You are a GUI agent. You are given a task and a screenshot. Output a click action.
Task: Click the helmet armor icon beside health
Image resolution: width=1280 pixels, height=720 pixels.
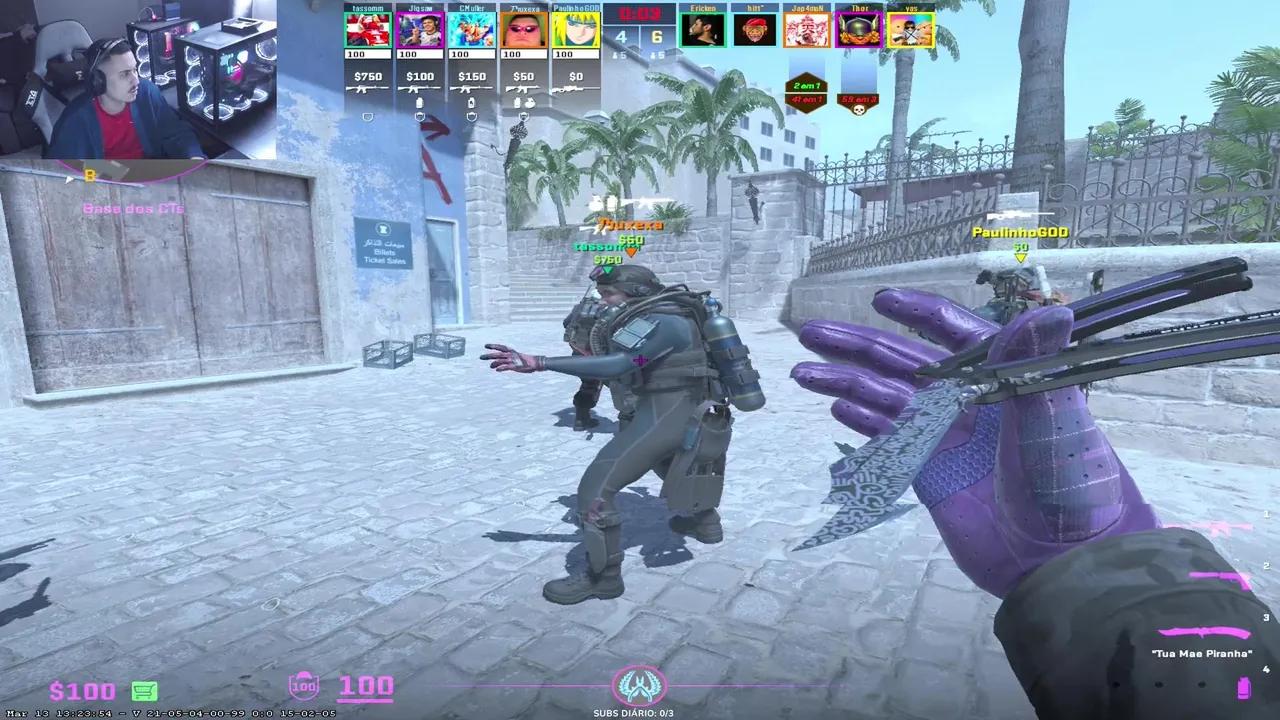(x=303, y=686)
